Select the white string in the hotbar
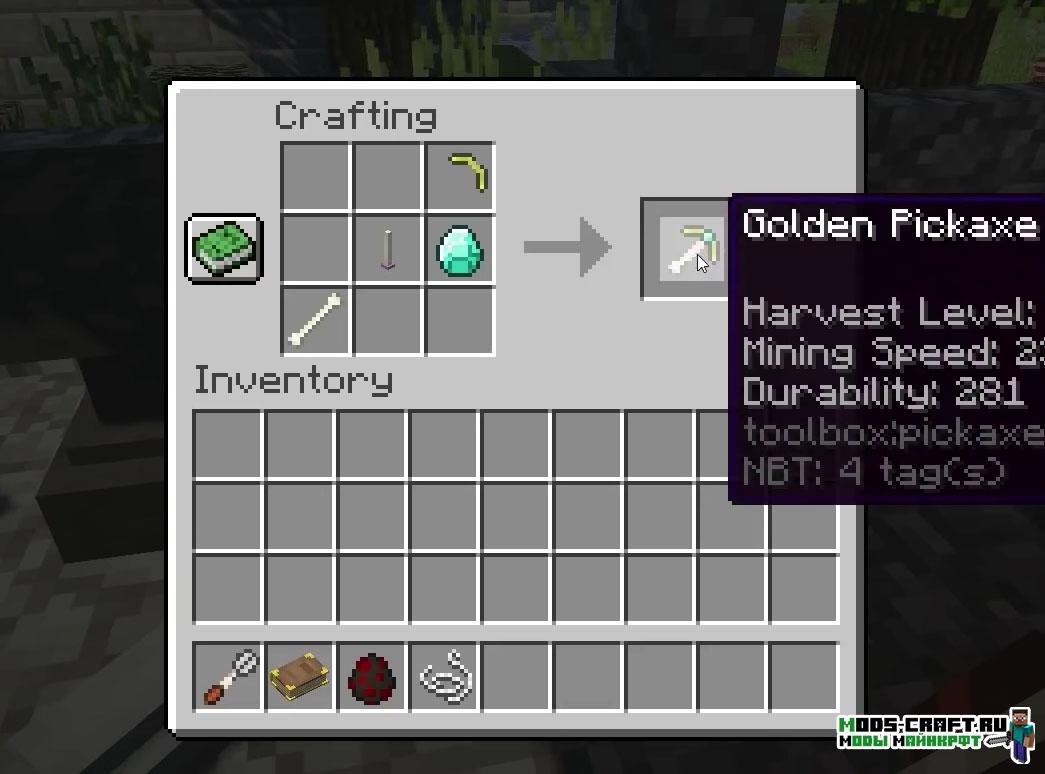The image size is (1045, 774). click(445, 677)
